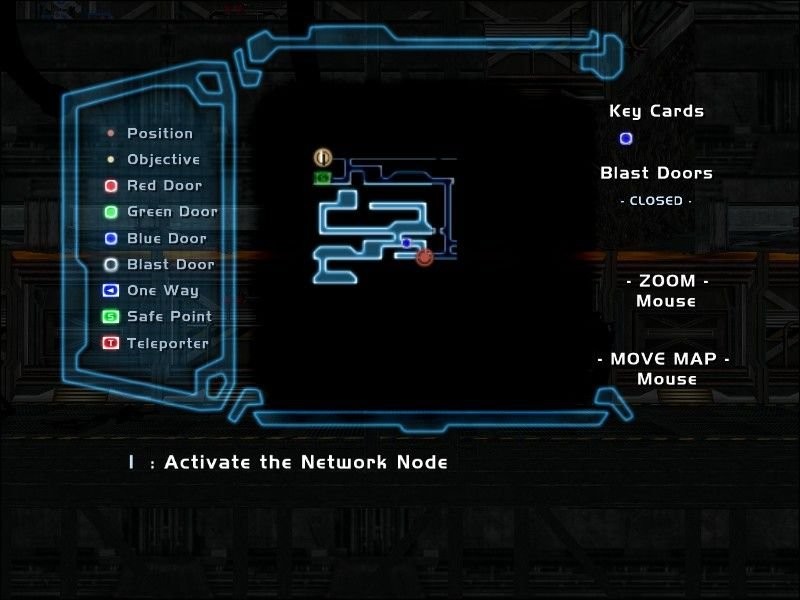Click the Blast Door legend entry

[x=159, y=265]
